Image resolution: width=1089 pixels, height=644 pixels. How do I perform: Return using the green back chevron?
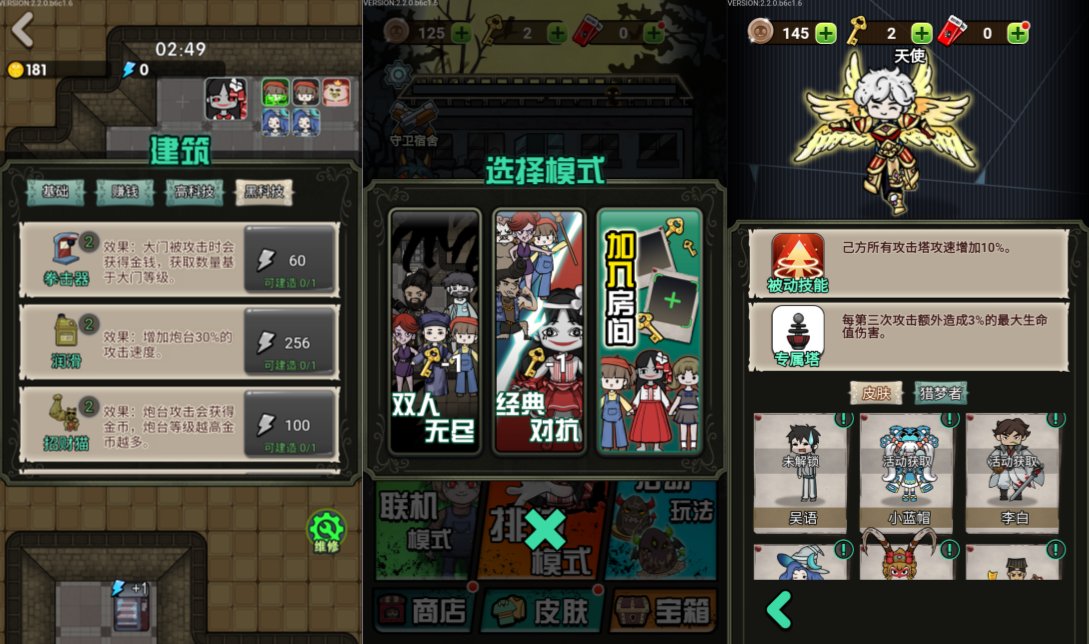click(779, 609)
